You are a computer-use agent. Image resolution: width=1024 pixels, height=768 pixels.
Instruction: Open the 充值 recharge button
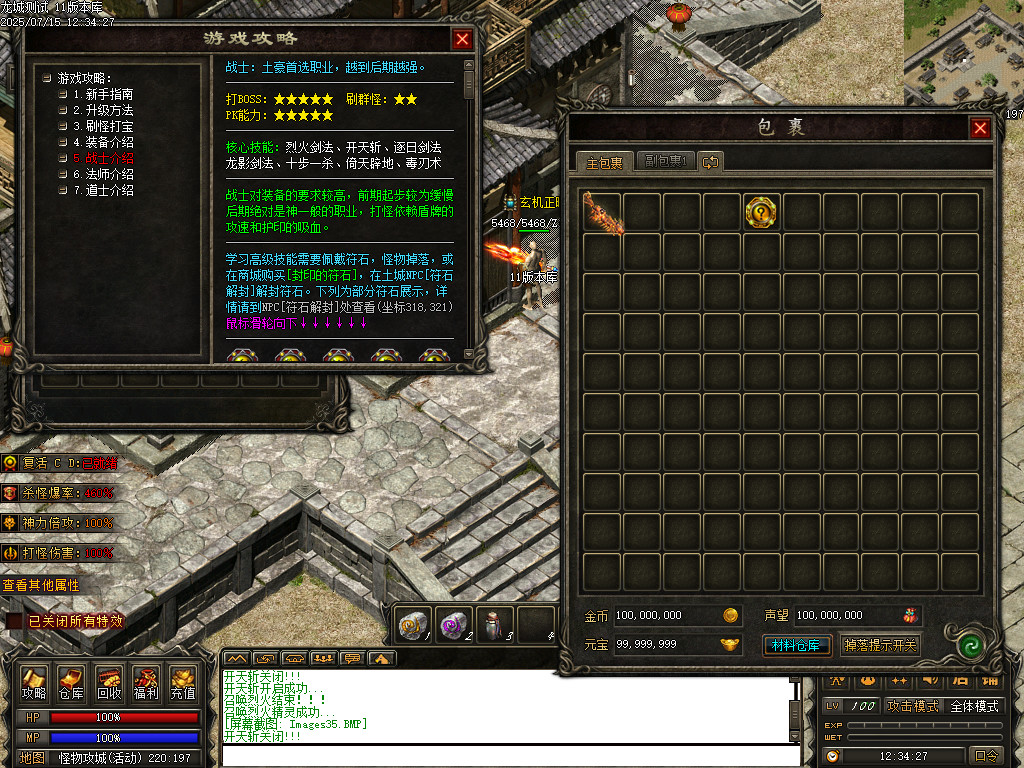(x=182, y=682)
